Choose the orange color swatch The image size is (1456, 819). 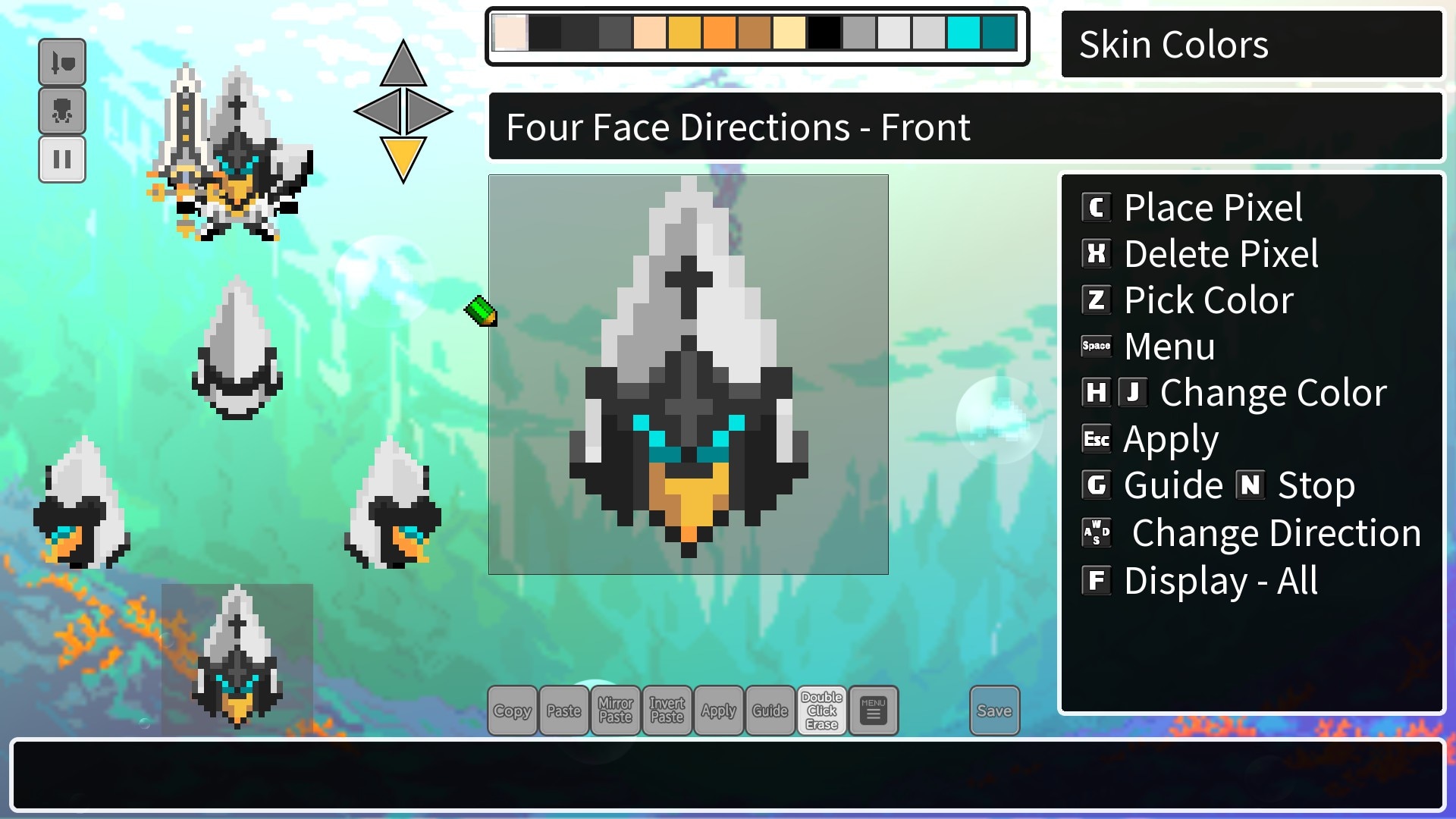pyautogui.click(x=720, y=33)
